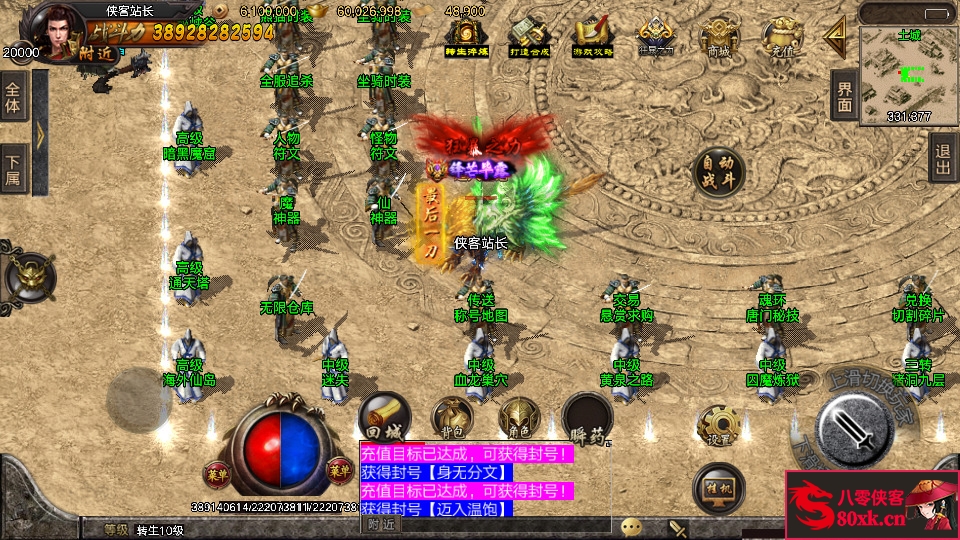Screen dimensions: 960x540
Task: Collapse the top icon bar with the arrow
Action: pos(835,36)
